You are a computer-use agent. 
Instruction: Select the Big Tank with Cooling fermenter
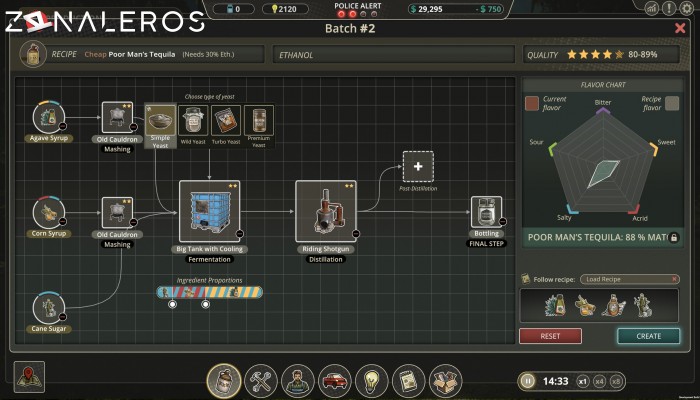pyautogui.click(x=208, y=212)
